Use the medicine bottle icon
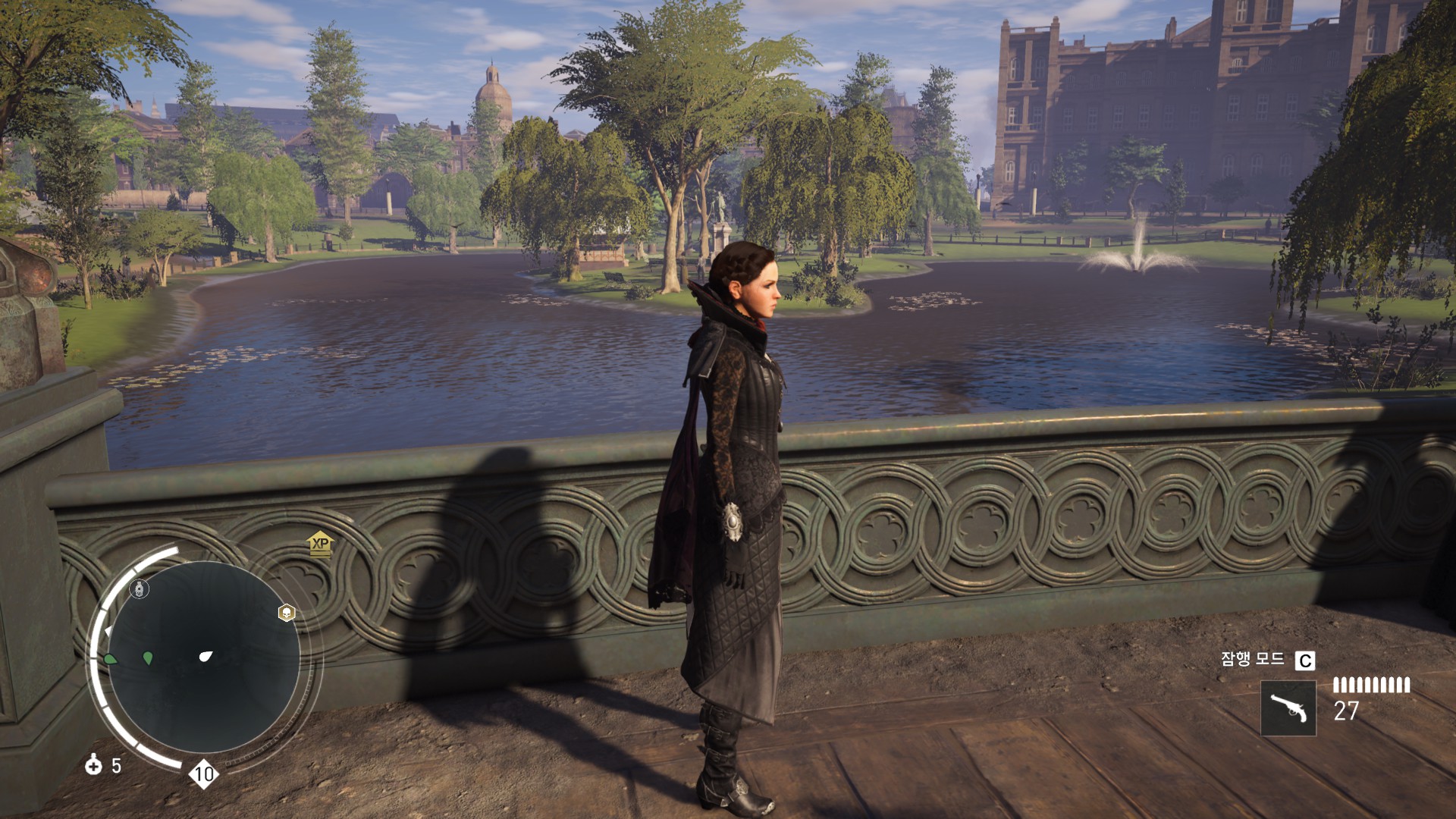This screenshot has height=819, width=1456. click(x=93, y=764)
